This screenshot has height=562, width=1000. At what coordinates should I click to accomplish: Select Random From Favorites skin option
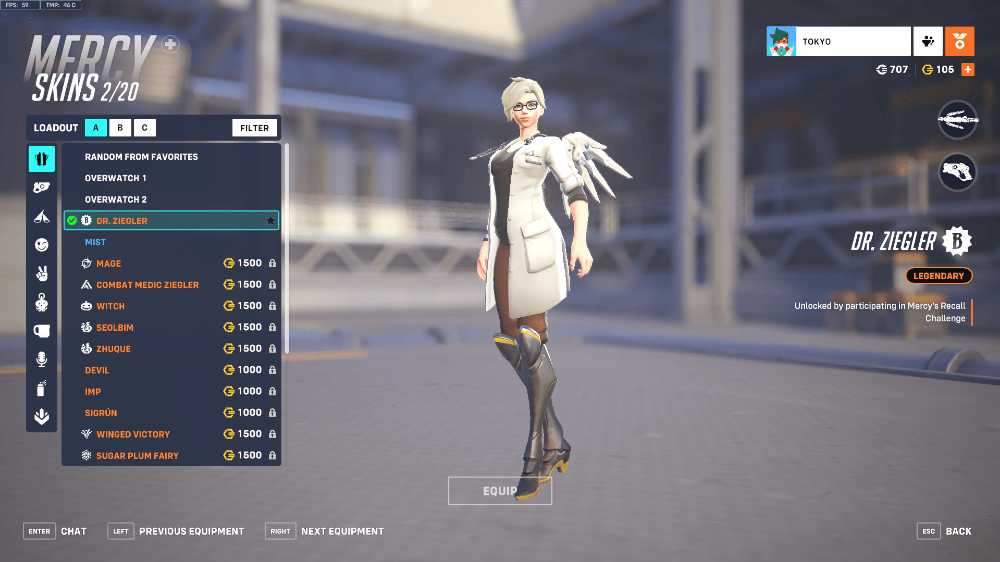[x=141, y=157]
